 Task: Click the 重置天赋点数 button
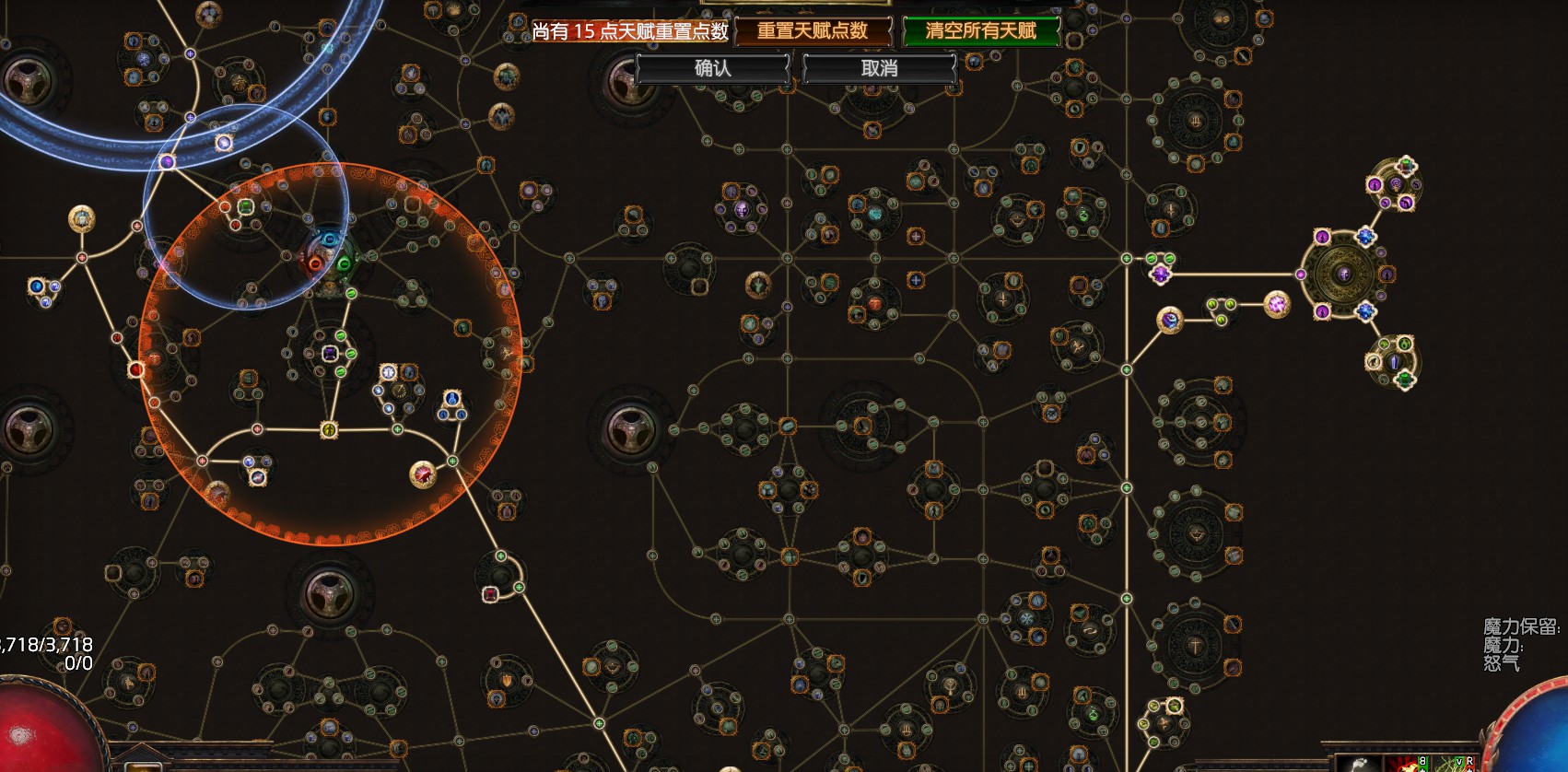(813, 31)
